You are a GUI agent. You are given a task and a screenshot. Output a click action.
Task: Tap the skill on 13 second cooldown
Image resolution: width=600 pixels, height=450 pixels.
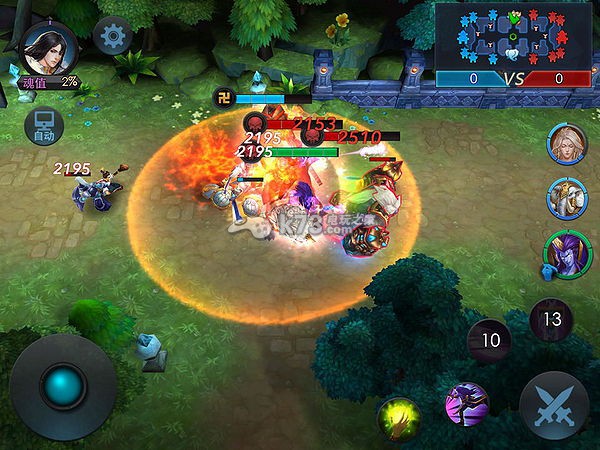pos(551,320)
